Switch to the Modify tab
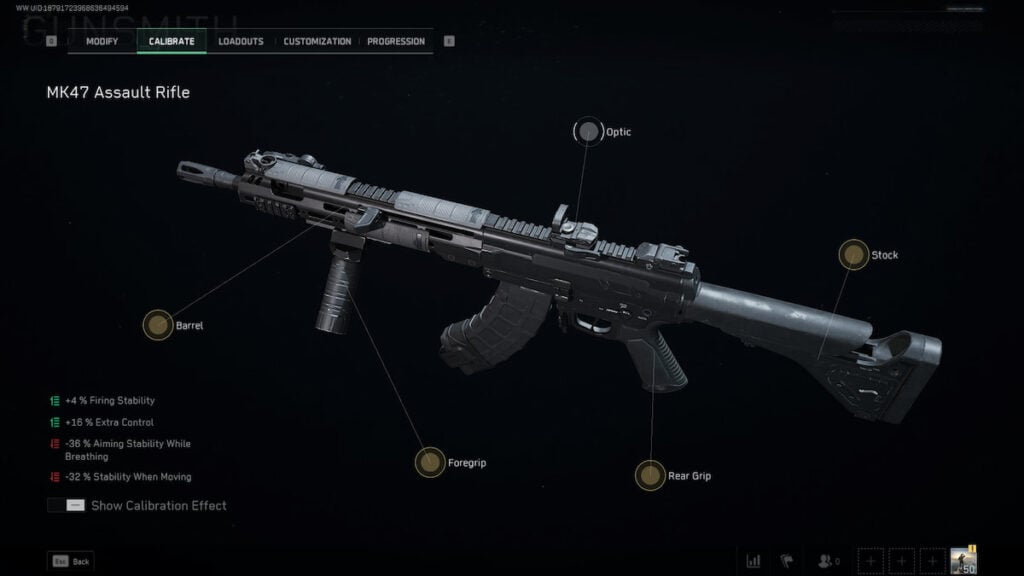 [102, 41]
